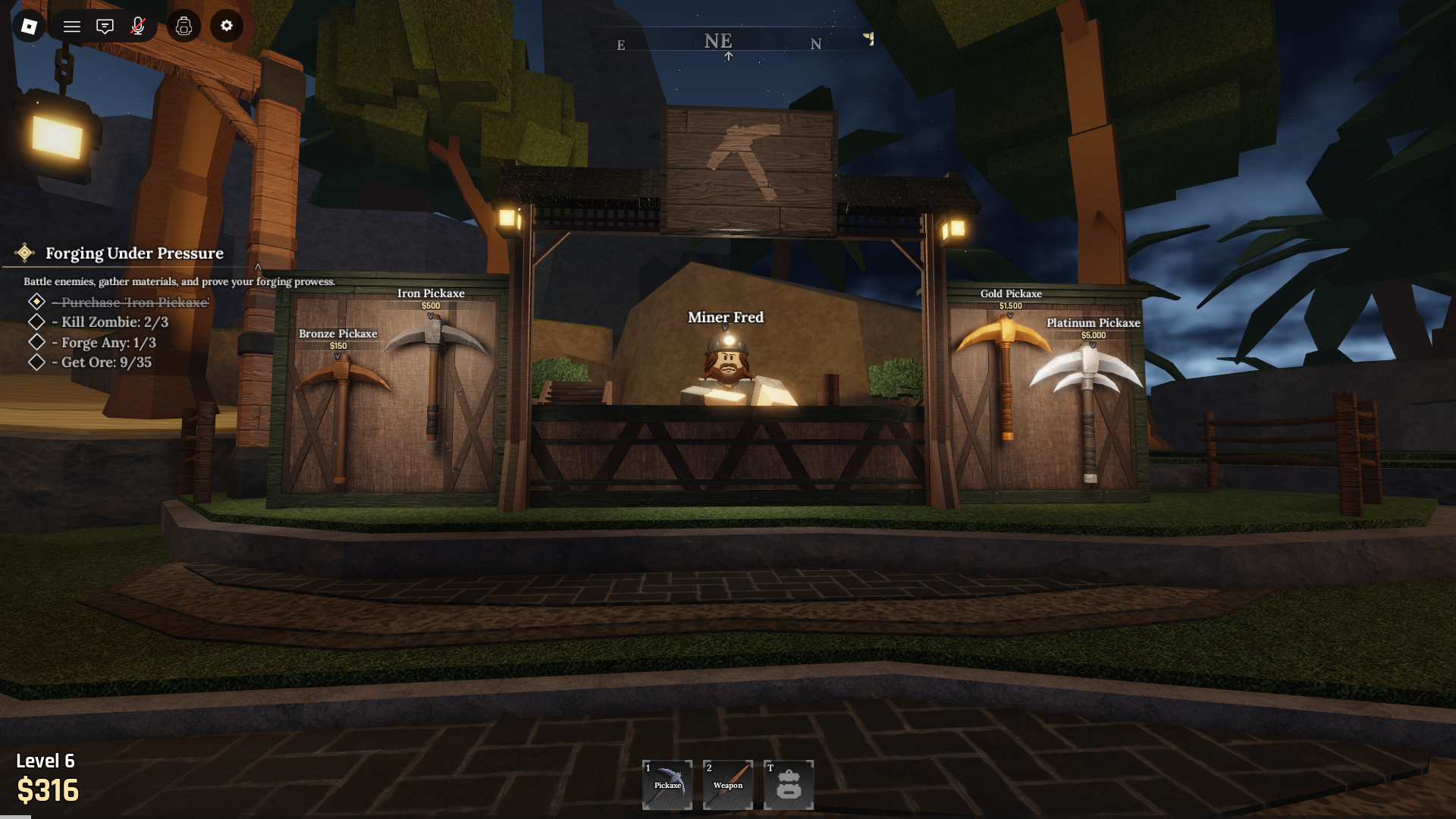Click the NE heading on the compass bar
Viewport: 1456px width, 819px height.
(x=720, y=41)
